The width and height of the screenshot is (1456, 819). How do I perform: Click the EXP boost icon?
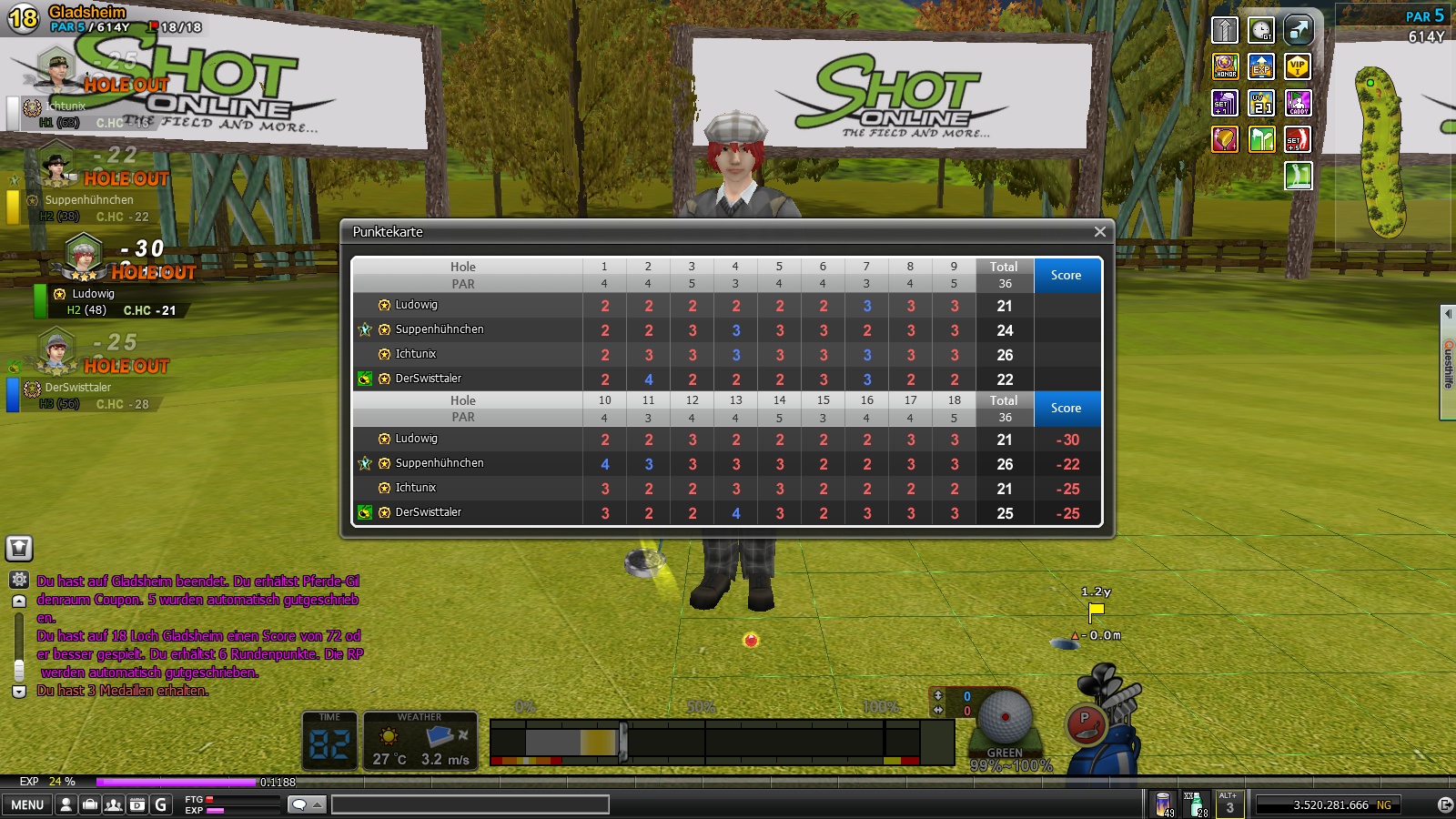coord(1261,66)
